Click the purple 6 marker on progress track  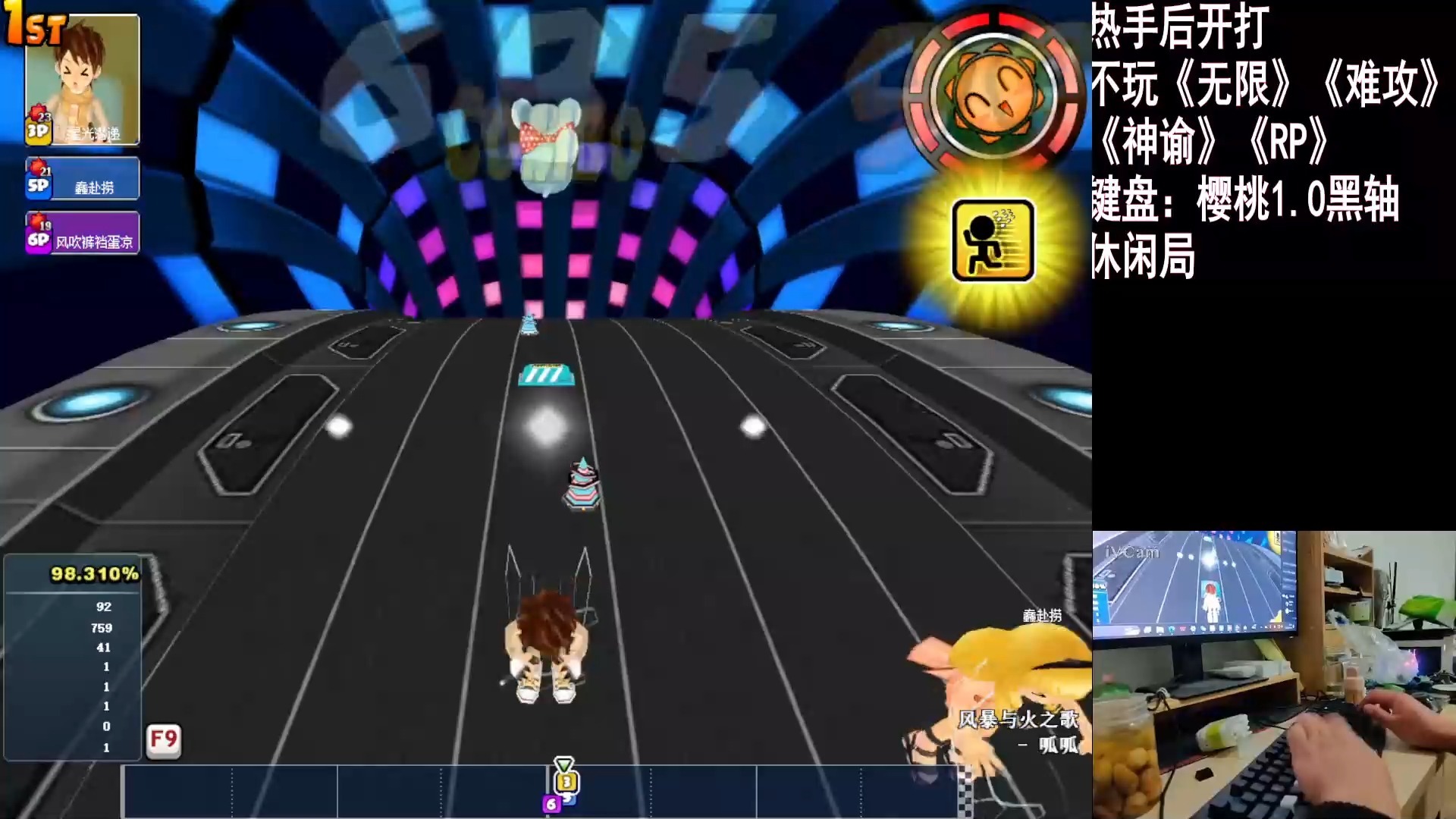551,804
